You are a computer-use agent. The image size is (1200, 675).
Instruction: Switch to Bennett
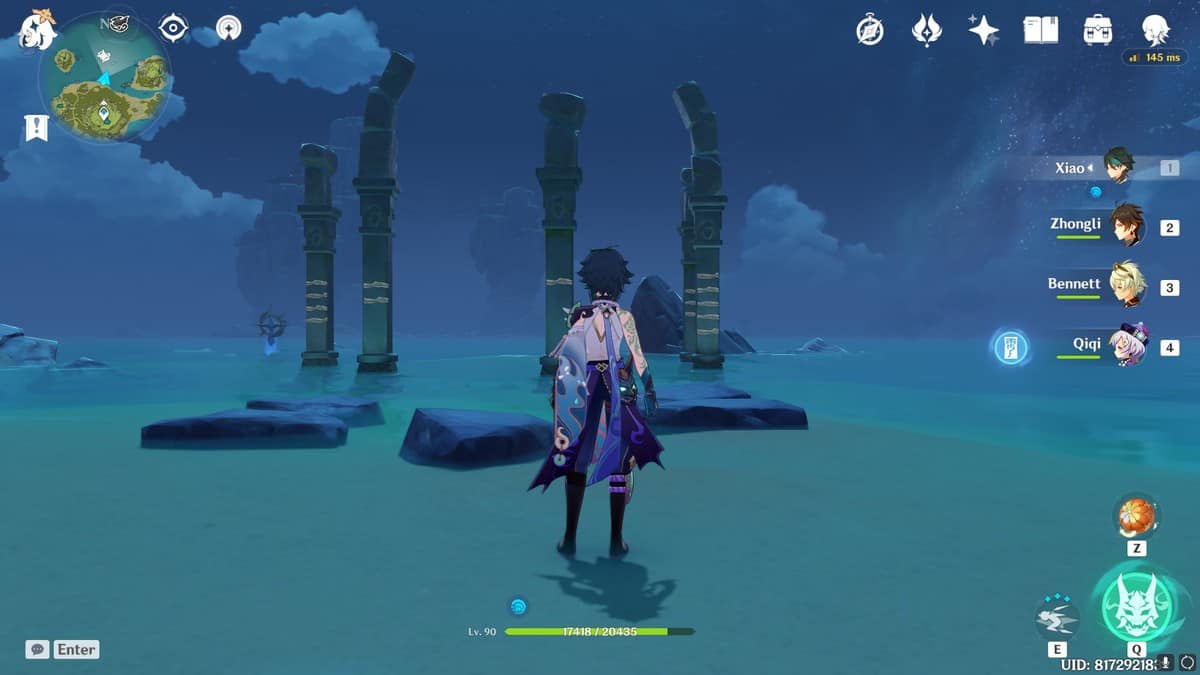[1126, 285]
